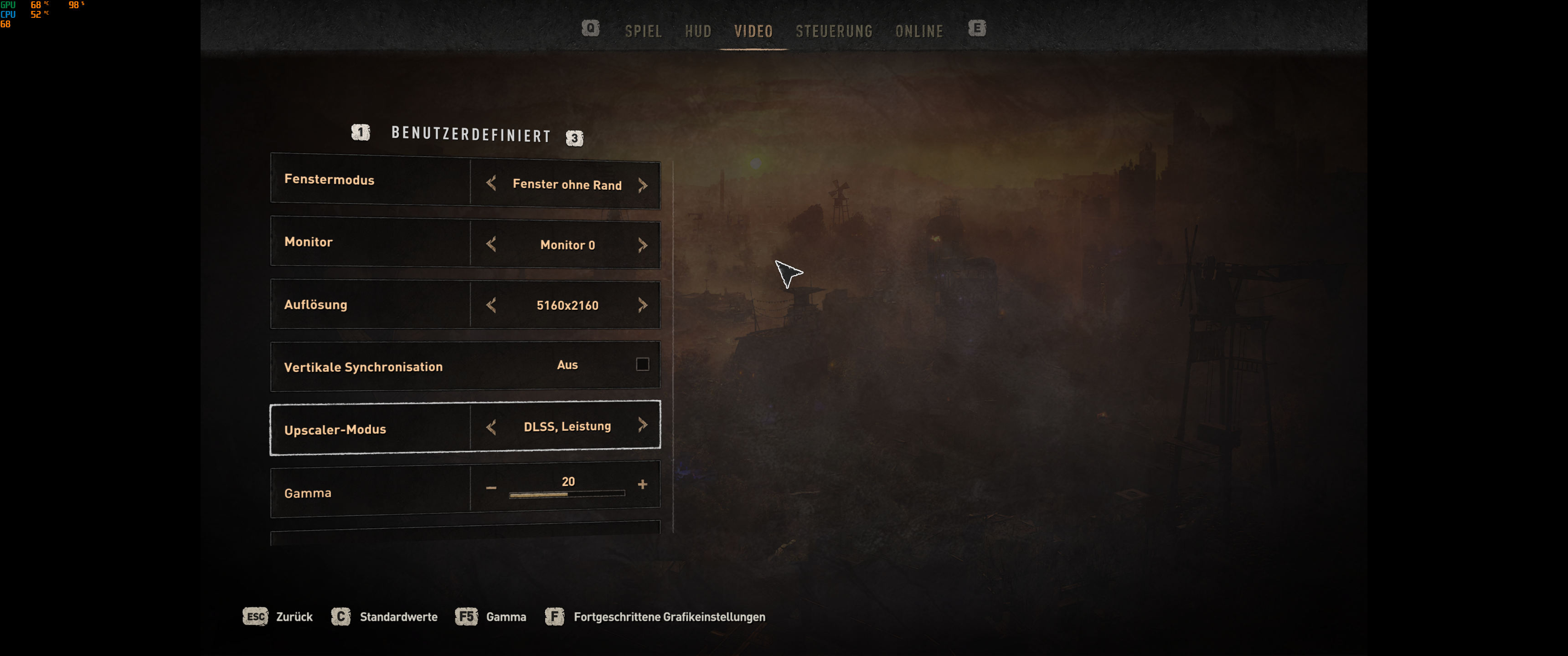The height and width of the screenshot is (656, 1568).
Task: Click the E shoulder button icon
Action: click(978, 28)
